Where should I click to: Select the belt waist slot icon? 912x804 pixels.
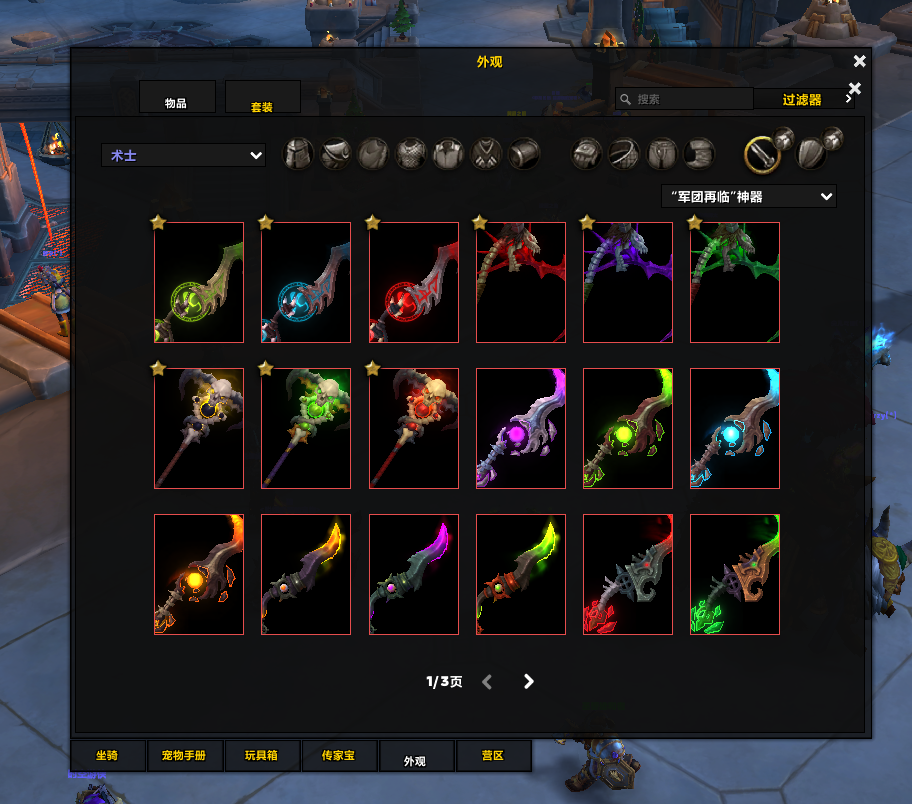[x=624, y=154]
